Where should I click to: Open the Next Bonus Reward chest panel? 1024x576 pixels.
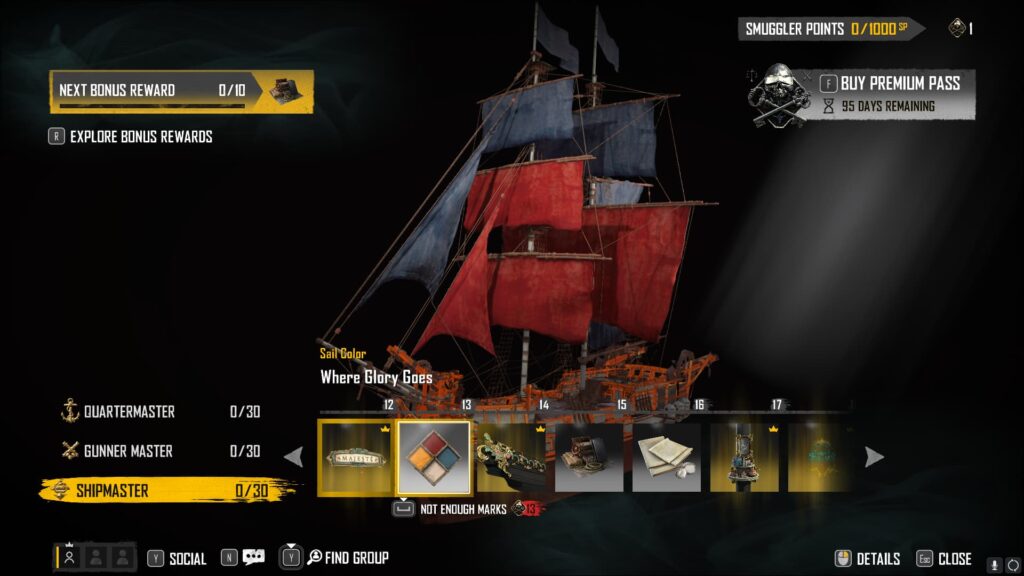181,90
